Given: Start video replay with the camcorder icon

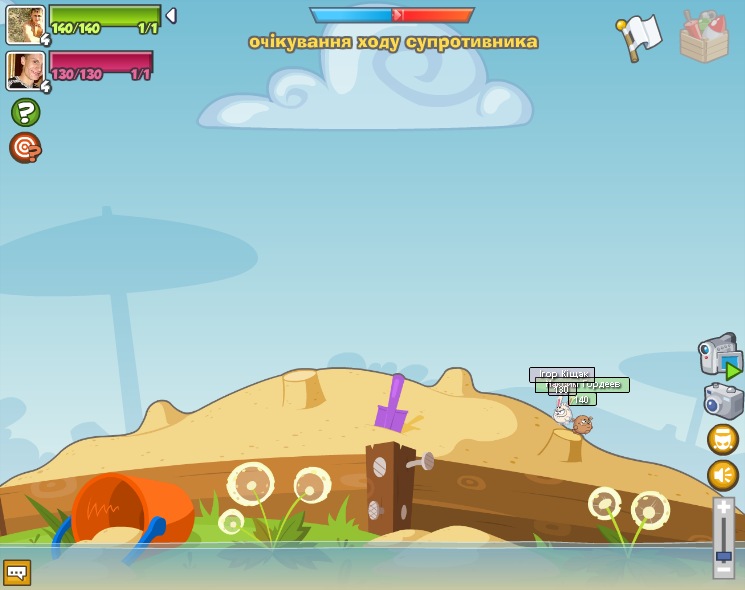Looking at the screenshot, I should tap(719, 357).
